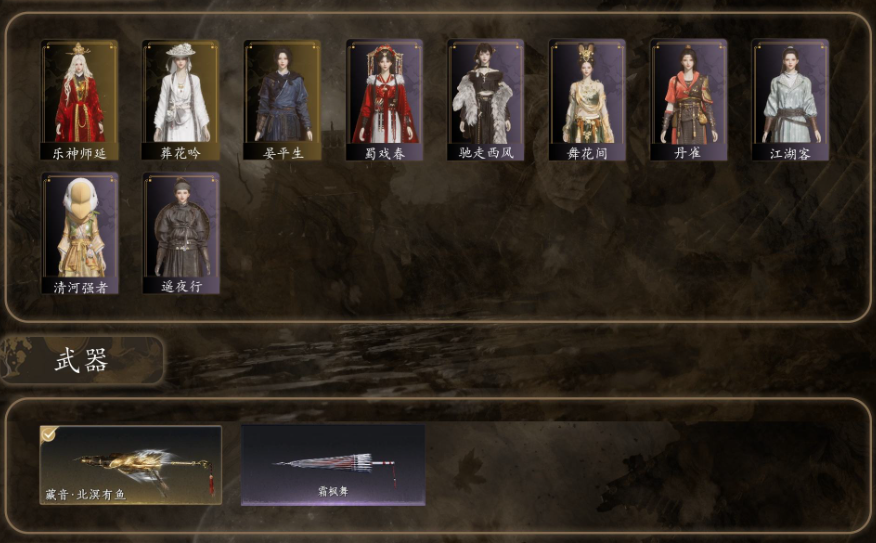Pick the 晏平生 blue outfit card

(x=283, y=100)
